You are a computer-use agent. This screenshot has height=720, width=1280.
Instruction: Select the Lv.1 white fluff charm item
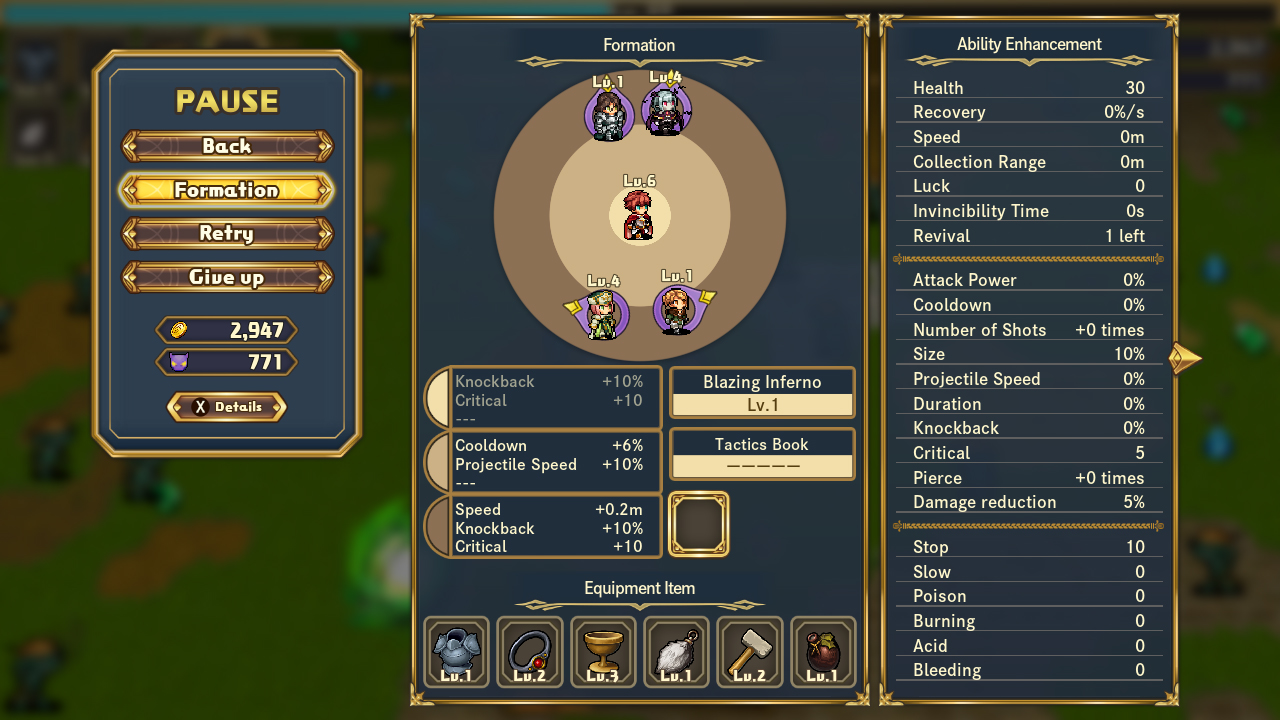[x=676, y=652]
